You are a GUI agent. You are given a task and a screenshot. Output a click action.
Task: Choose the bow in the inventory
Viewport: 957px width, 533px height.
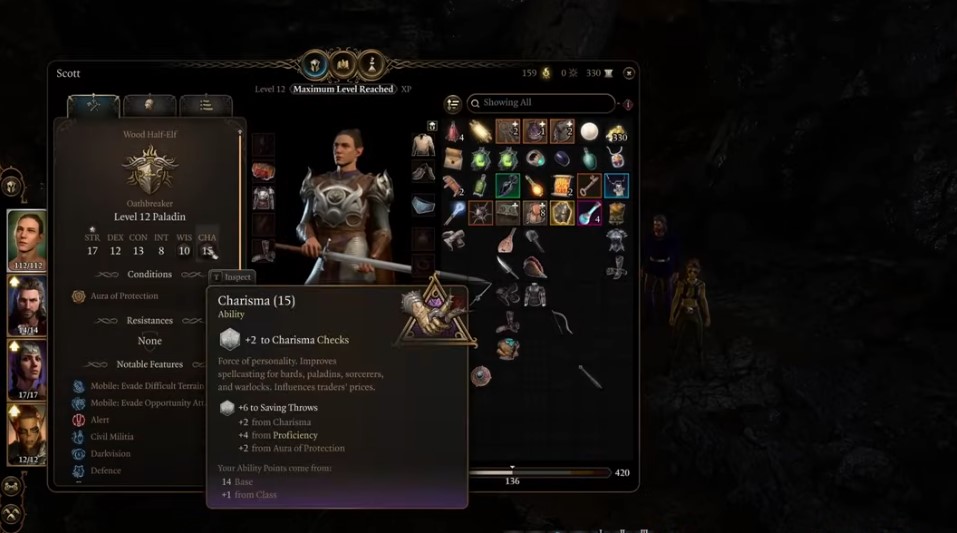[562, 322]
